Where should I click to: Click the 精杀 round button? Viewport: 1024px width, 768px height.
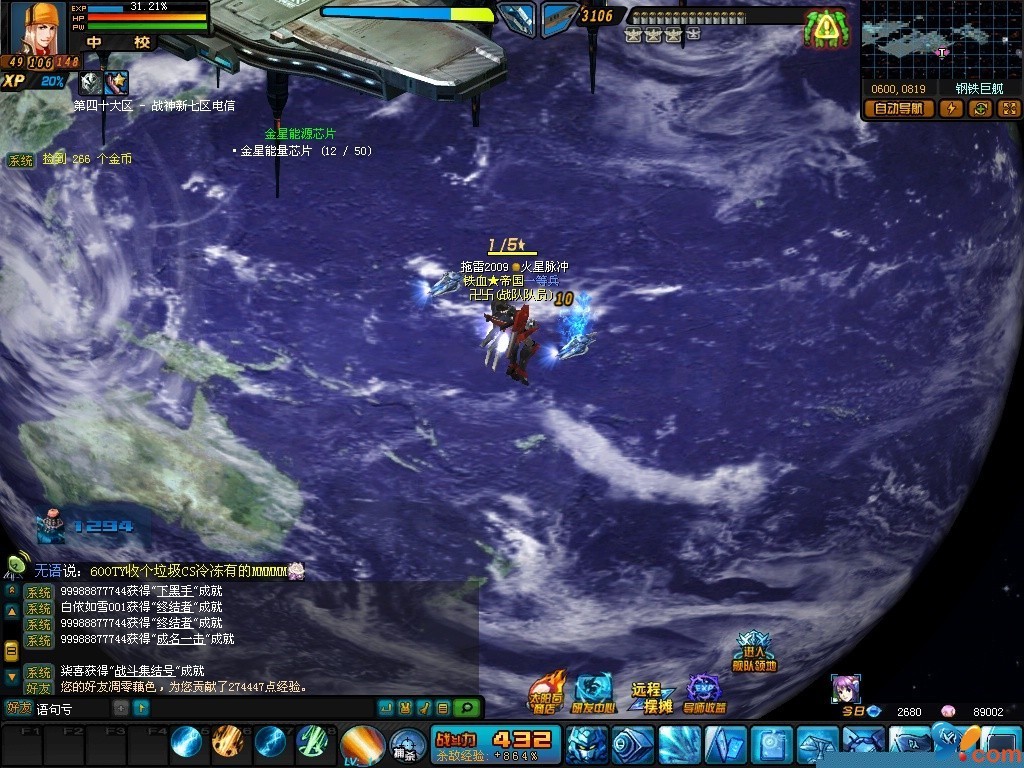pyautogui.click(x=405, y=745)
